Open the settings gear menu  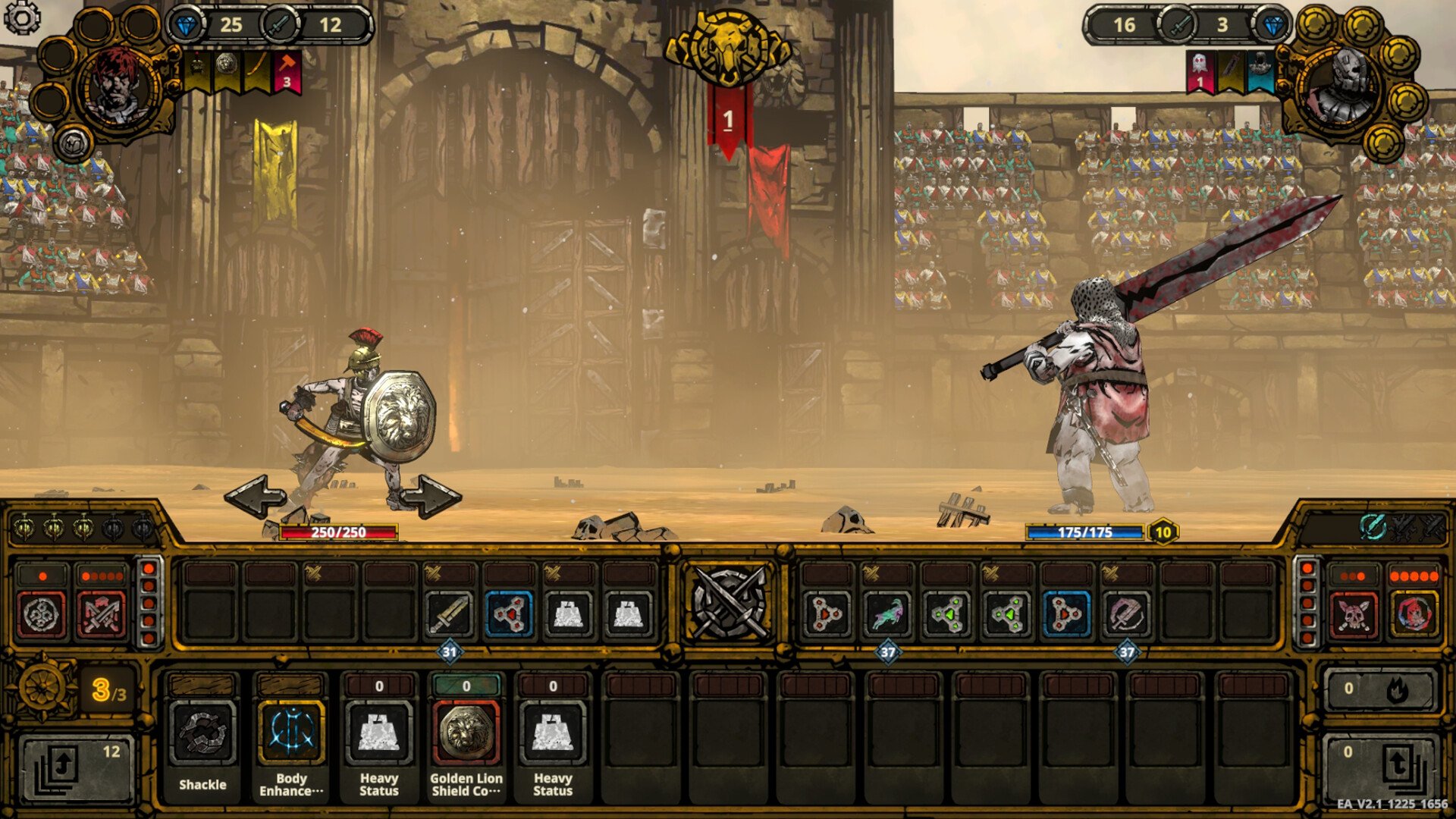click(22, 18)
